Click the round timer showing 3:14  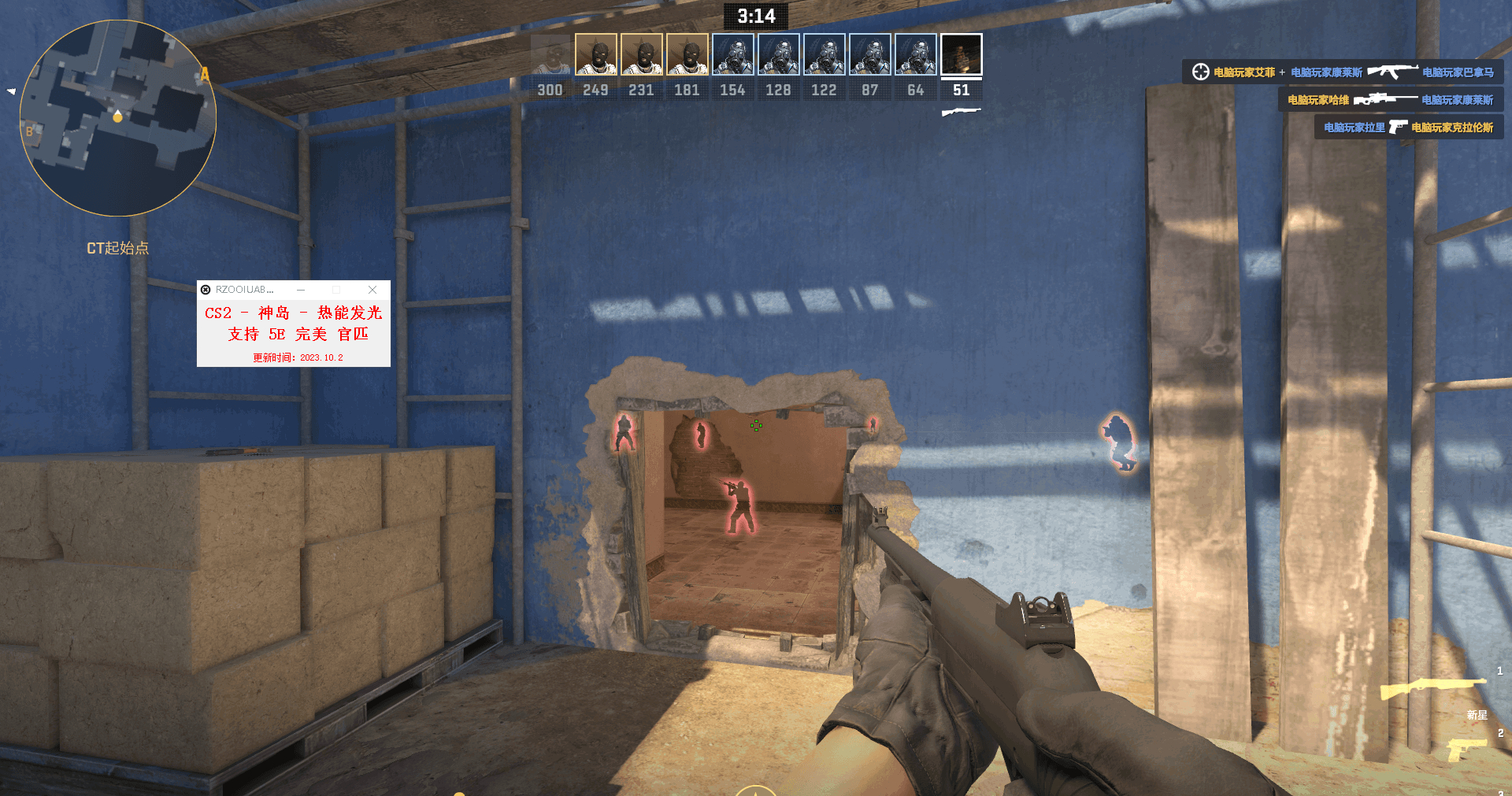pos(755,16)
